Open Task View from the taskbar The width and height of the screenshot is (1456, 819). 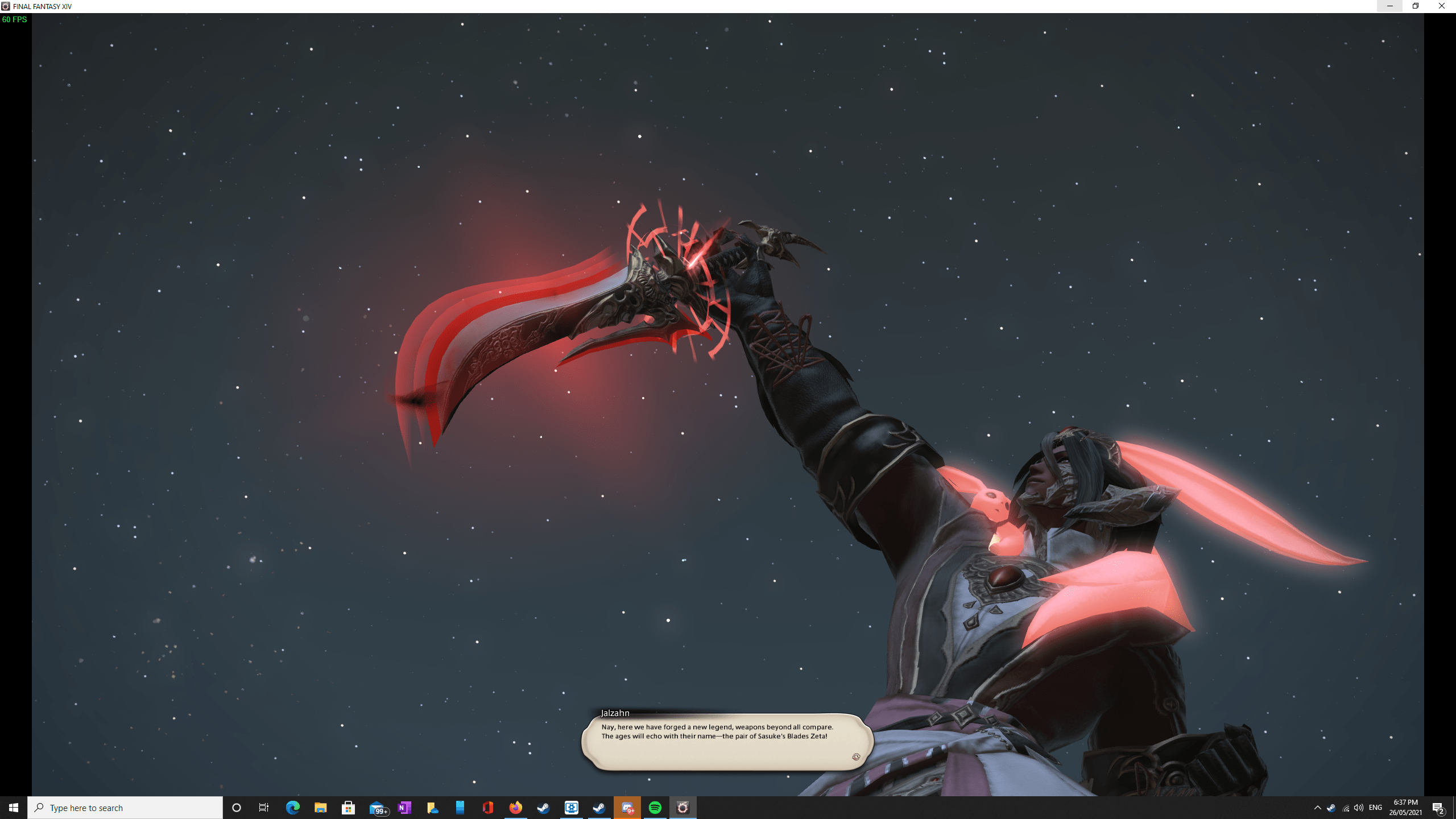[264, 807]
